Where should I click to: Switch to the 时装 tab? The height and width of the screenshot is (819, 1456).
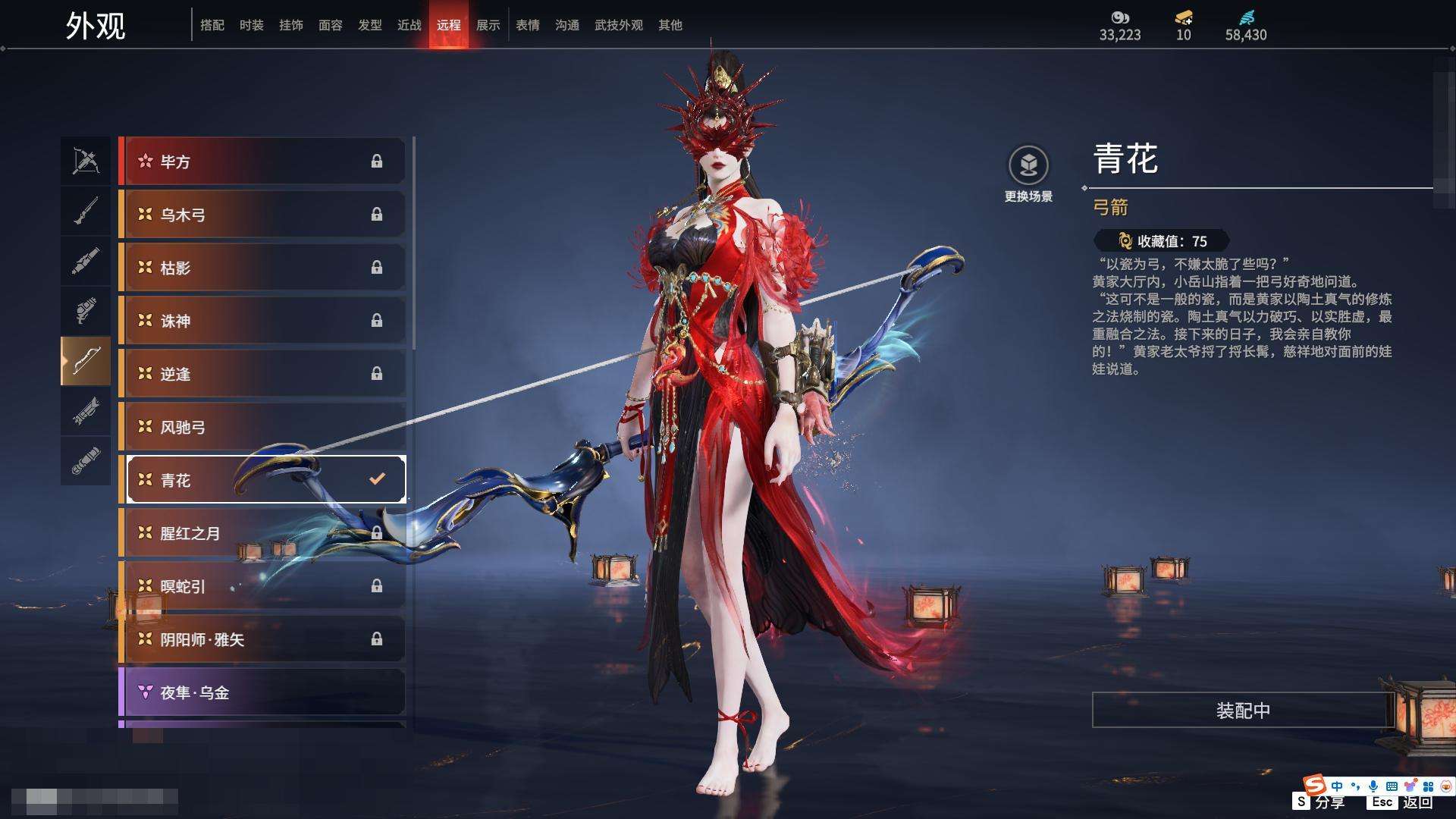251,25
